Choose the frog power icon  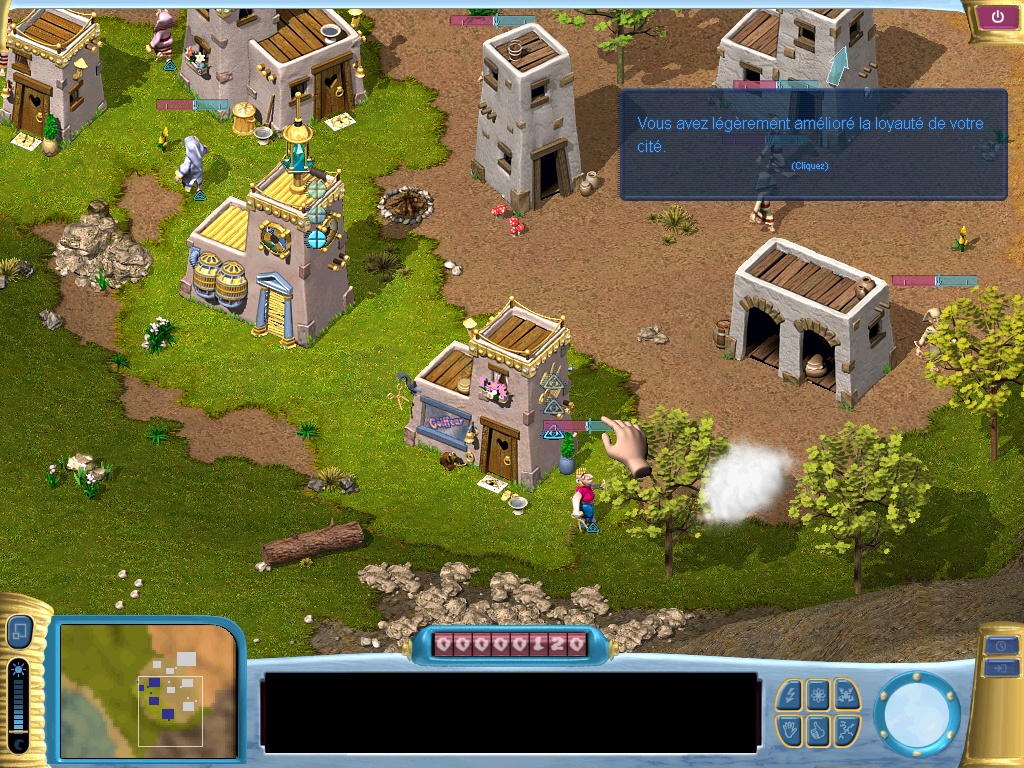point(846,694)
